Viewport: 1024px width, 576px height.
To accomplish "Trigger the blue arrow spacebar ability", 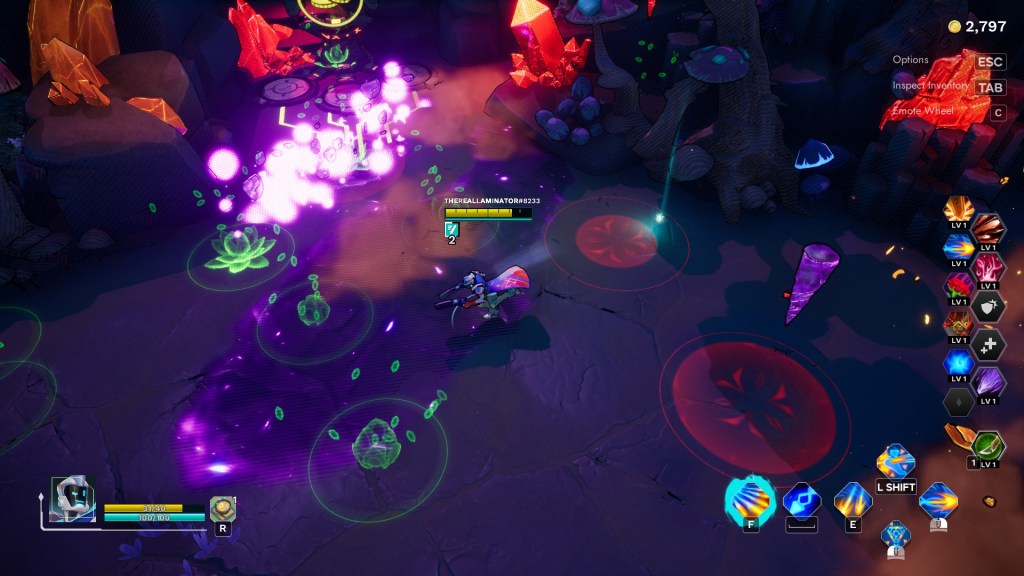I will tap(801, 500).
